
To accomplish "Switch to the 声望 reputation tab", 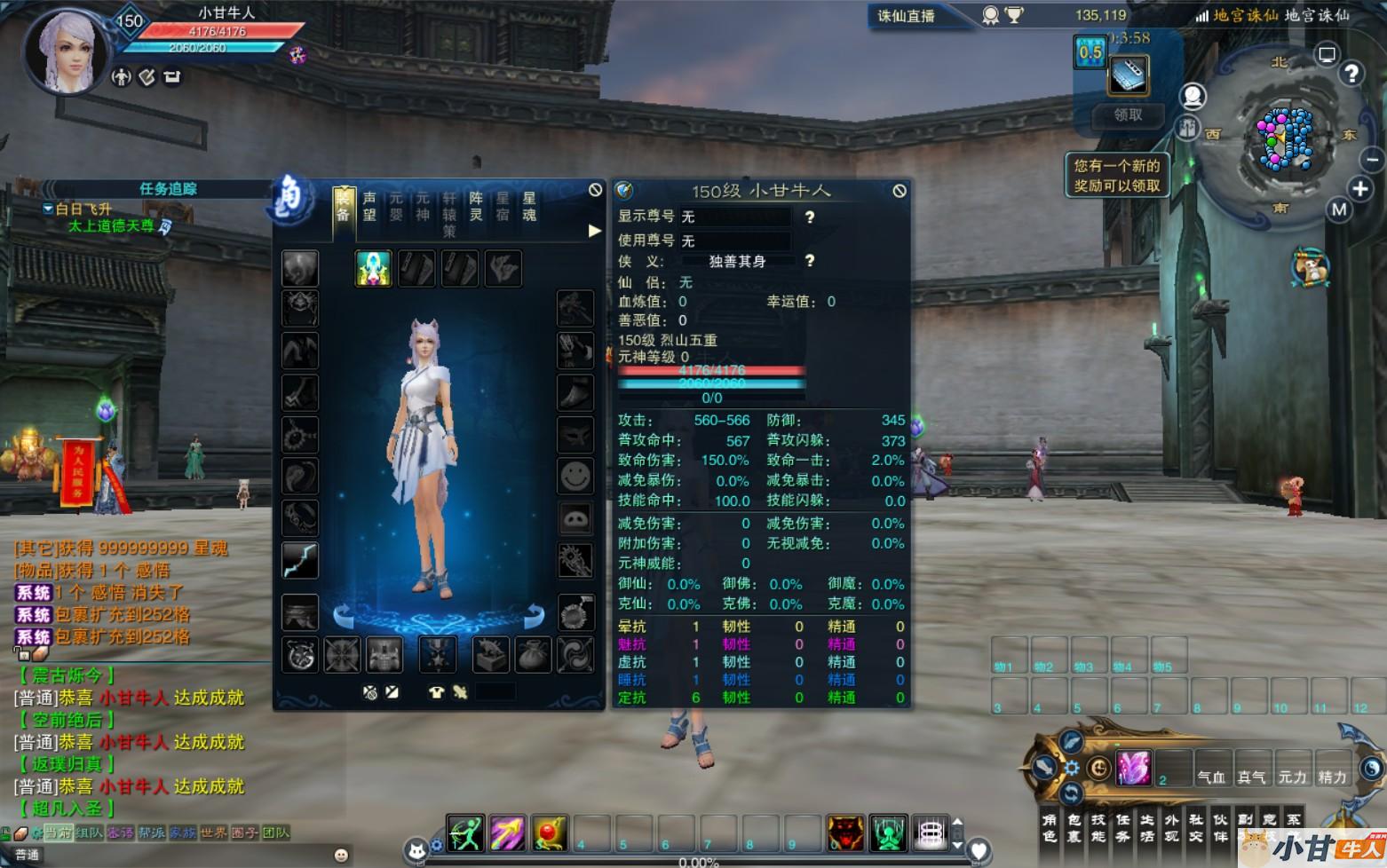I will click(x=369, y=206).
